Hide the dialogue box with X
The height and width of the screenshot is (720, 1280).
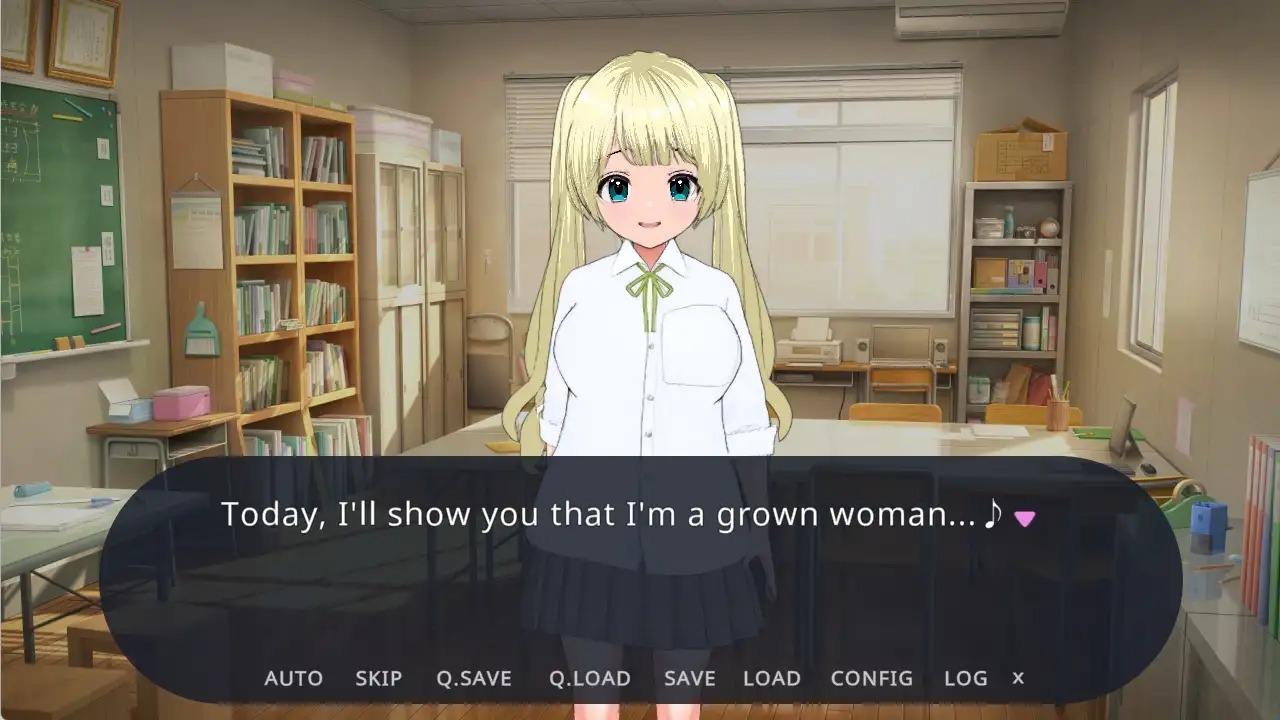pyautogui.click(x=1018, y=678)
